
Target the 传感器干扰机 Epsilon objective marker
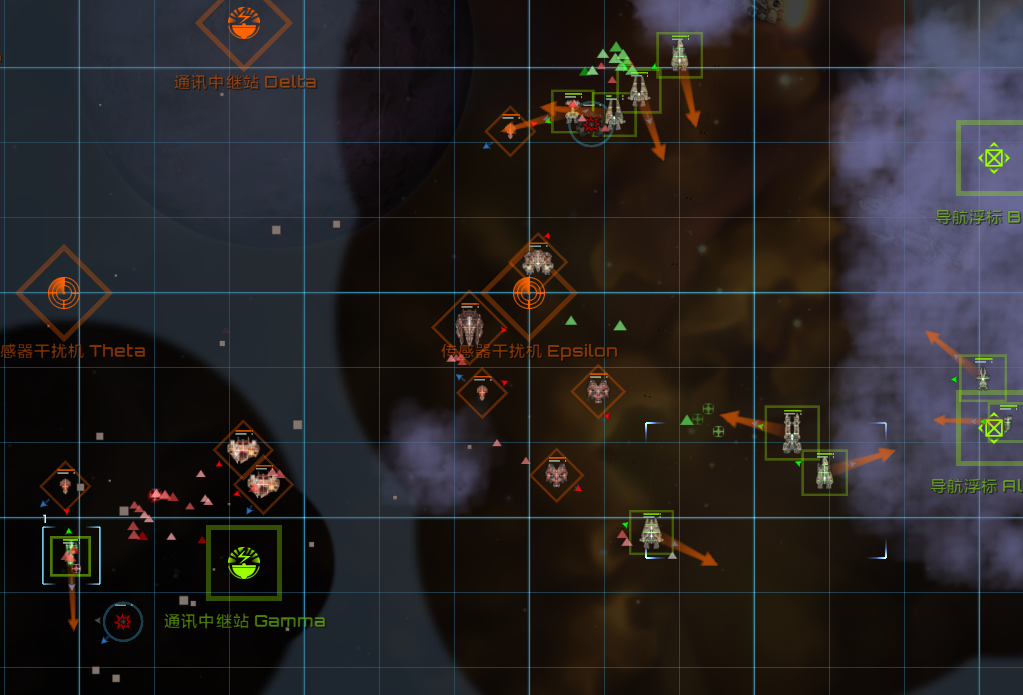click(529, 293)
